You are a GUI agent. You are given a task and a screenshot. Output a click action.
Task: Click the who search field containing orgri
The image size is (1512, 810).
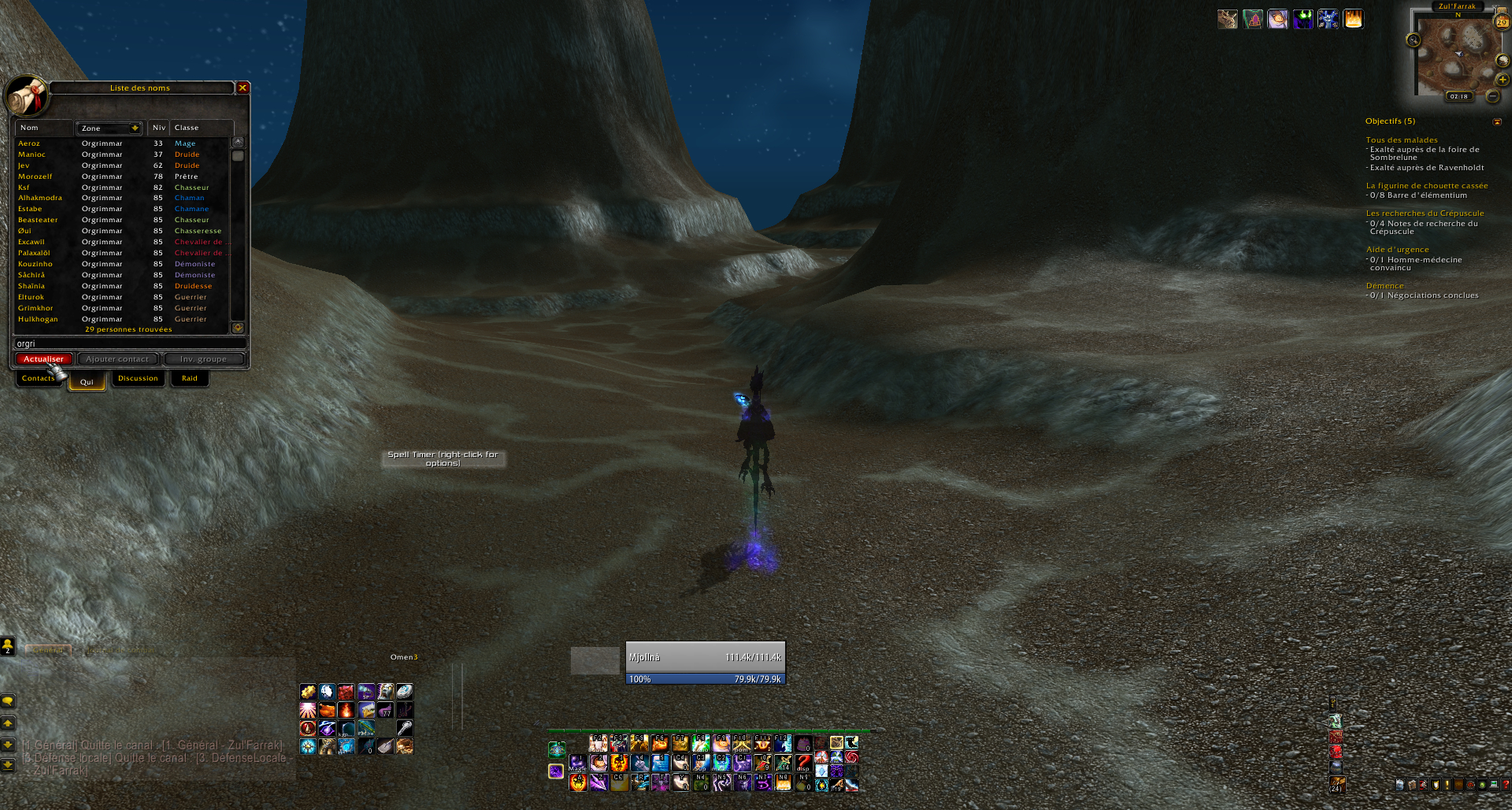[x=130, y=344]
